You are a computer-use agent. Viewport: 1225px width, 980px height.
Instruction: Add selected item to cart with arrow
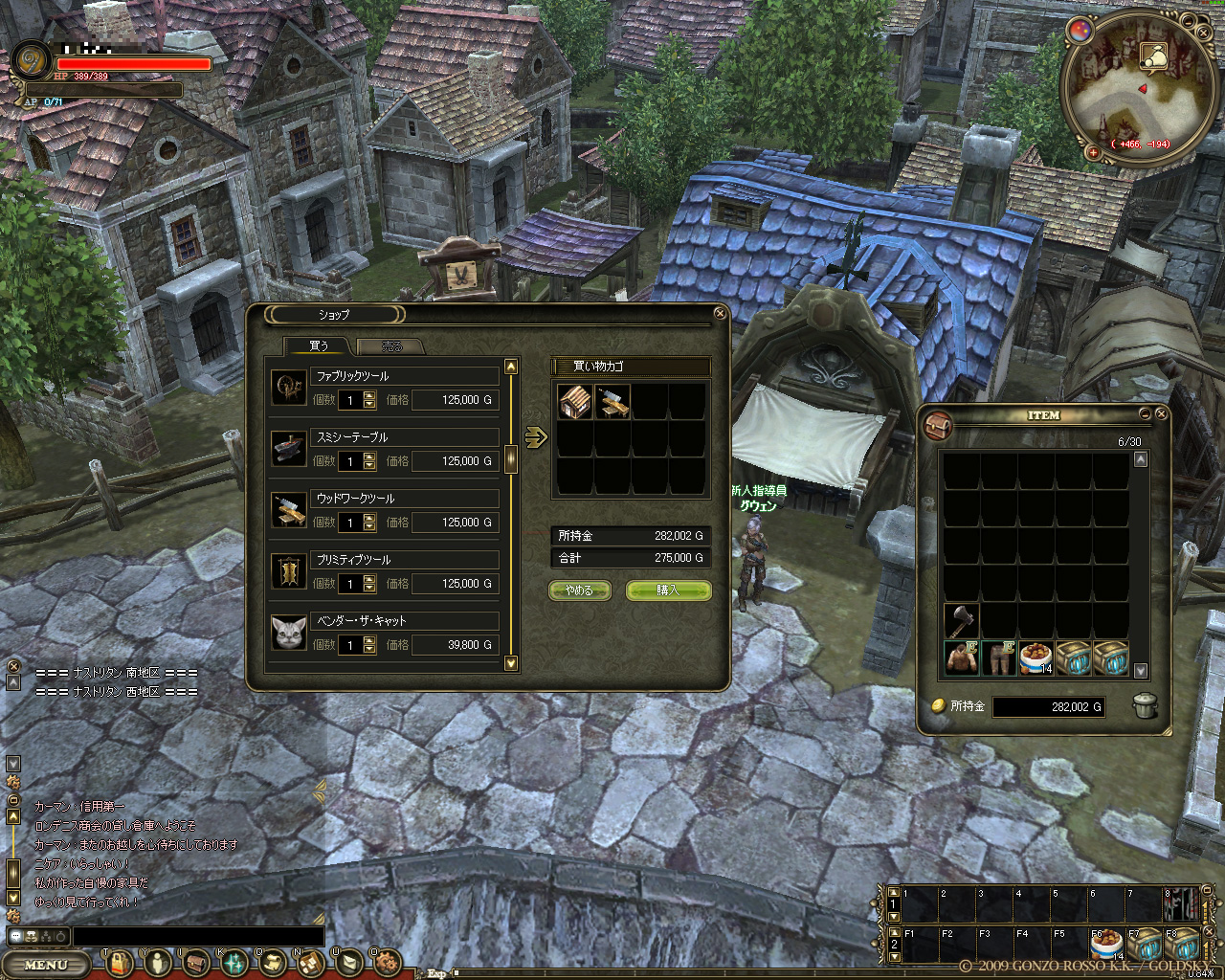[x=536, y=437]
